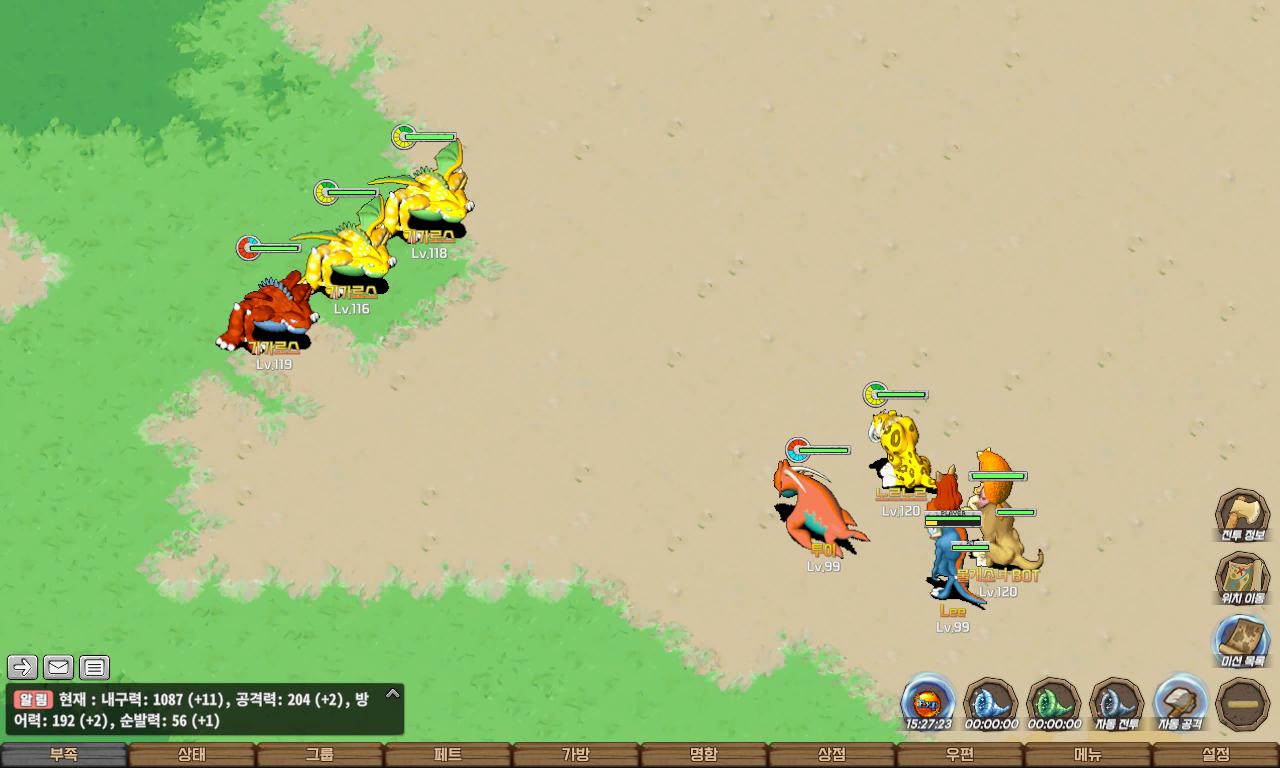Image resolution: width=1280 pixels, height=768 pixels.
Task: Toggle 자동 전투 auto battle
Action: [x=1116, y=702]
